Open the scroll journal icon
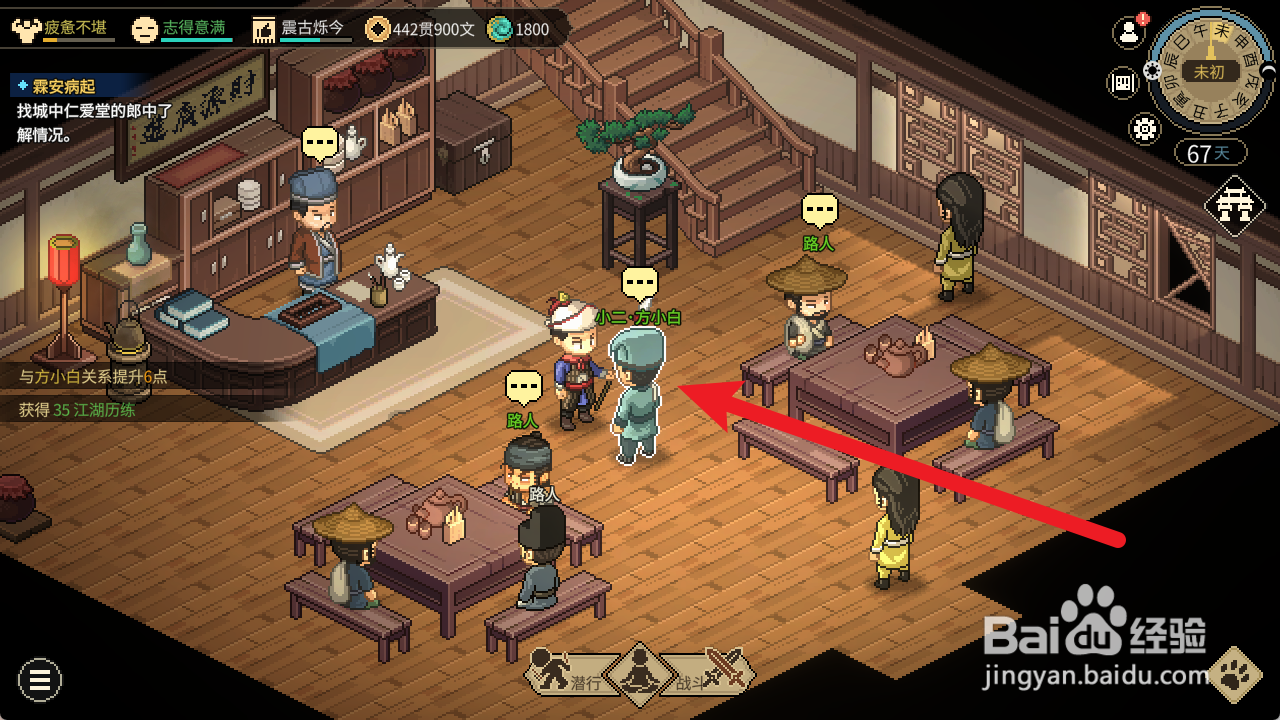The height and width of the screenshot is (720, 1280). [x=1123, y=83]
